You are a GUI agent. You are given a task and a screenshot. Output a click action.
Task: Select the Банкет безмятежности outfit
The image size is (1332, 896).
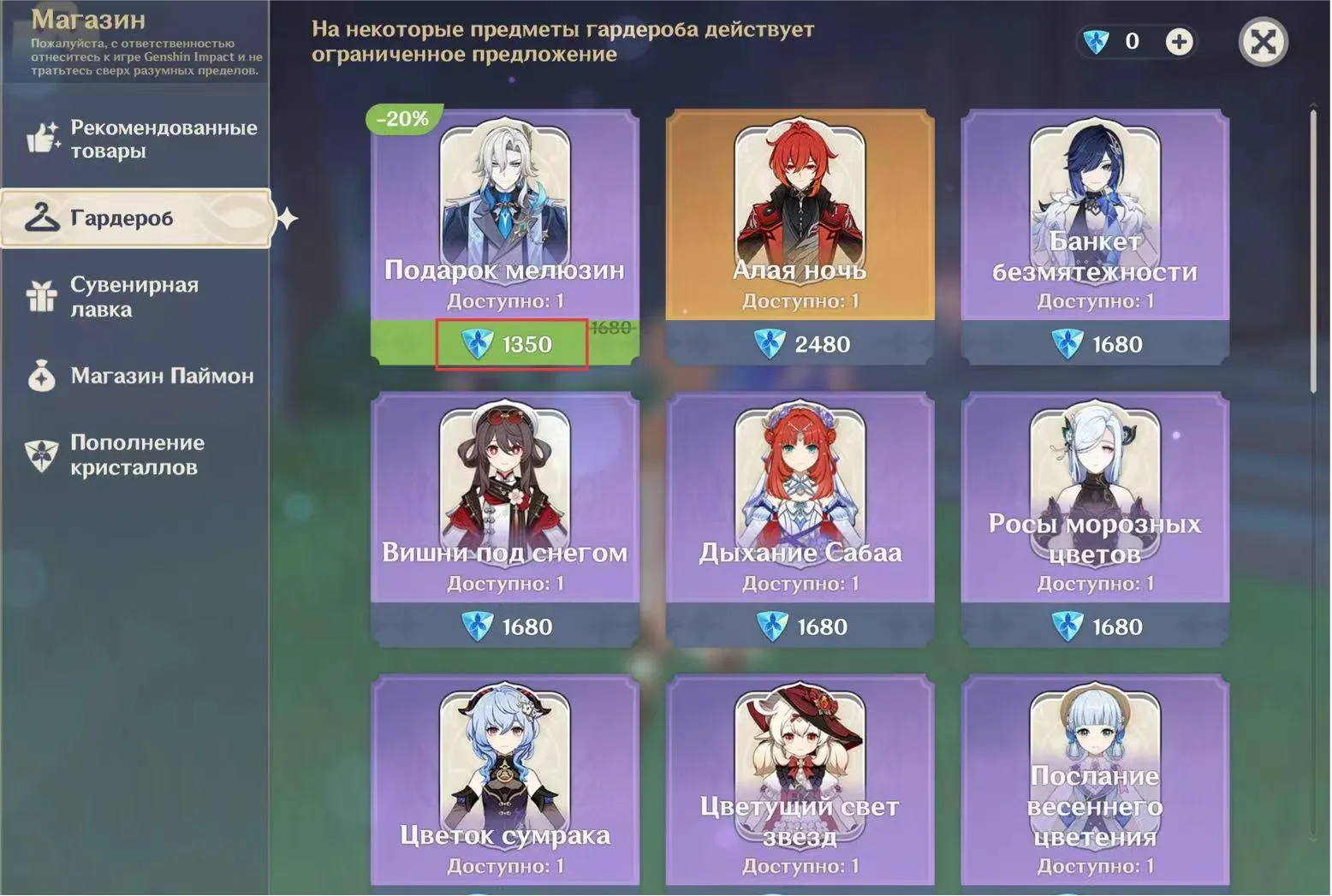[1095, 214]
